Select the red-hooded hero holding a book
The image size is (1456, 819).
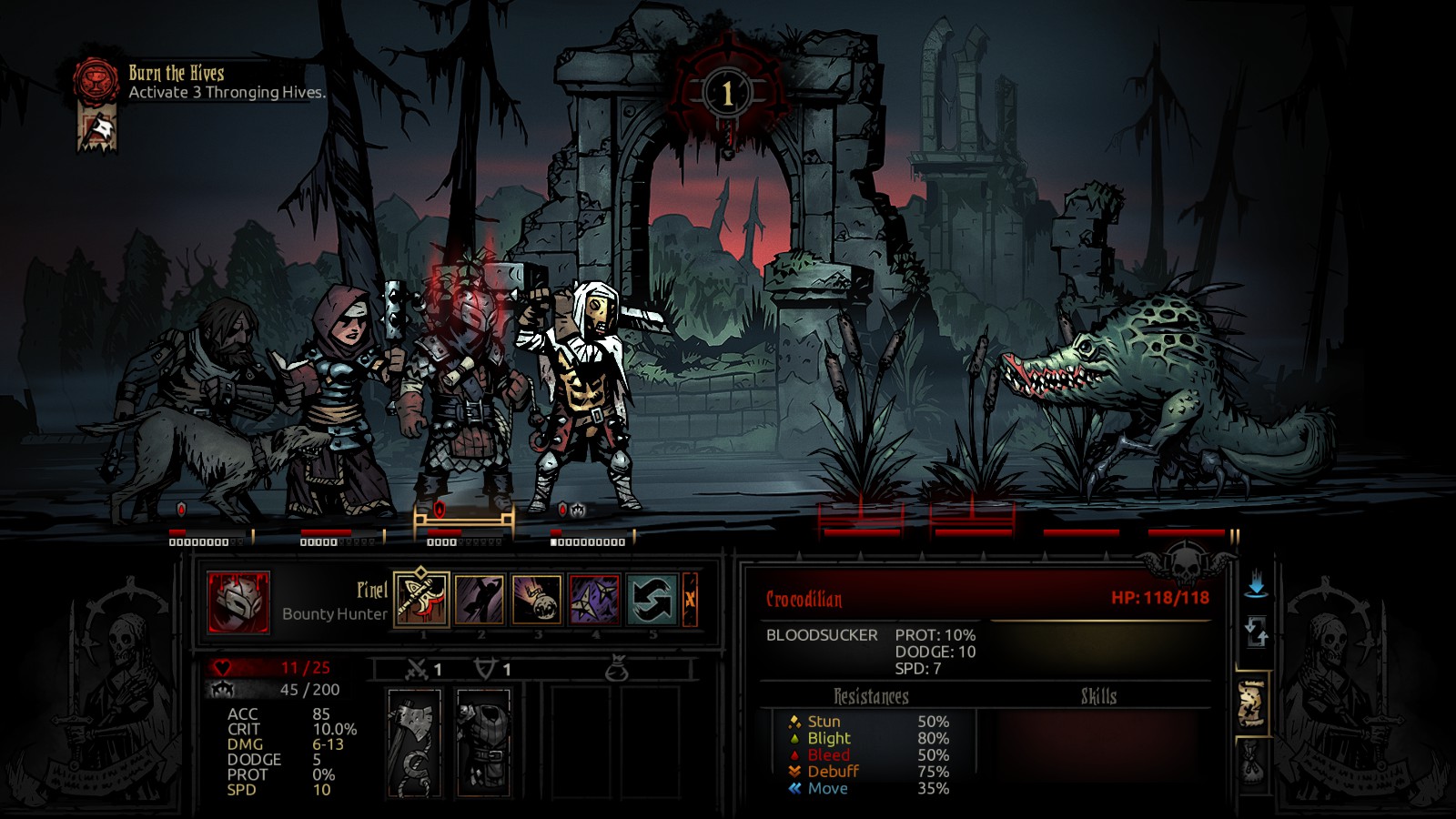pyautogui.click(x=341, y=400)
